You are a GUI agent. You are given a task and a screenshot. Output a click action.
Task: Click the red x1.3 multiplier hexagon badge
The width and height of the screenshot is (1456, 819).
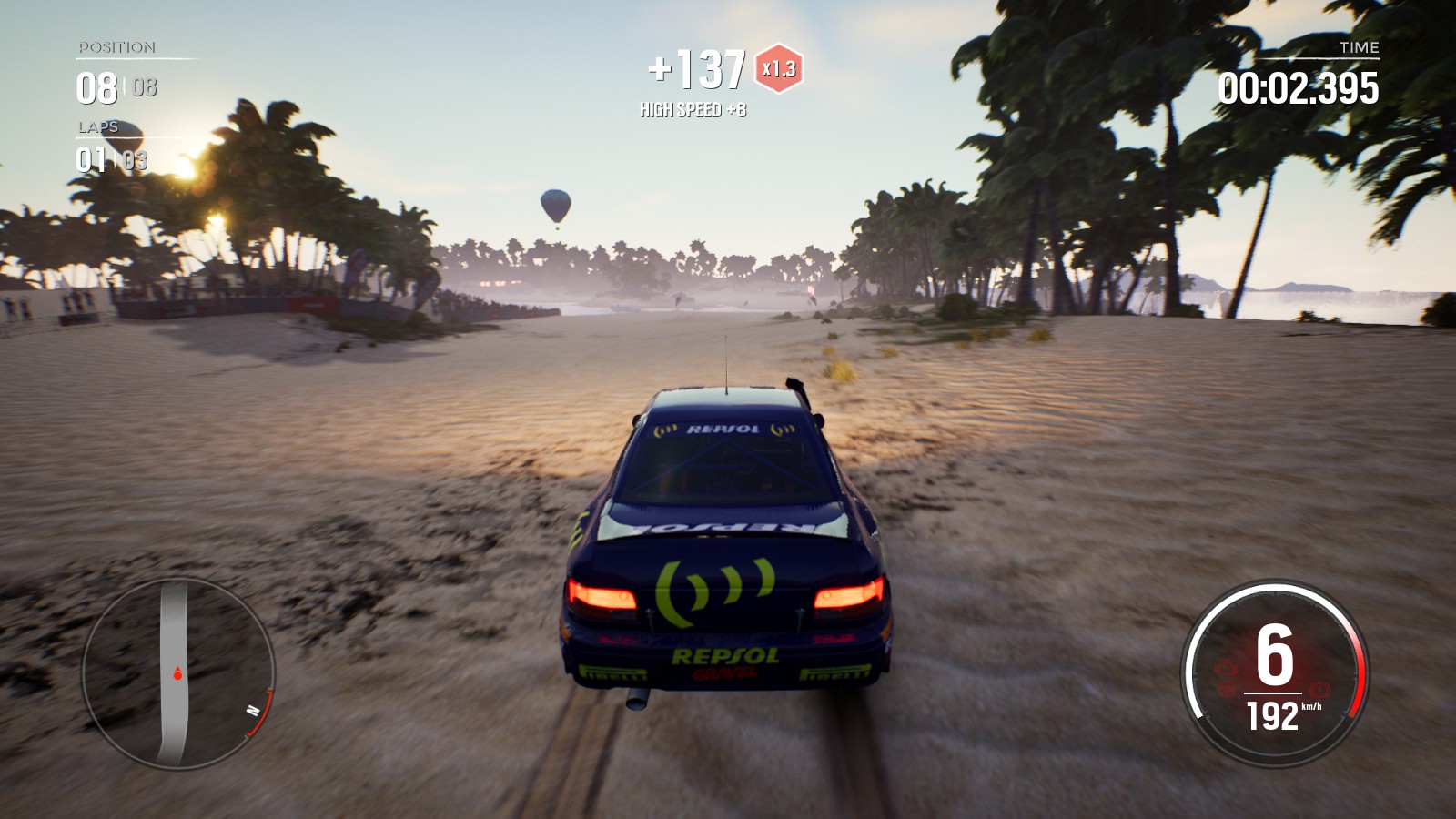pyautogui.click(x=779, y=68)
